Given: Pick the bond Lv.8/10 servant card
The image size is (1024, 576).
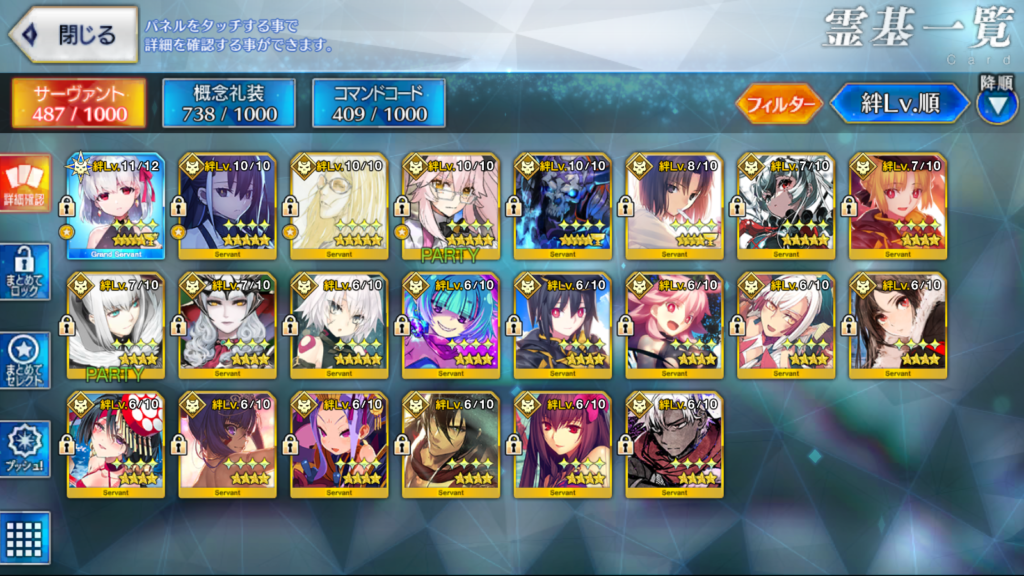Looking at the screenshot, I should pyautogui.click(x=674, y=206).
